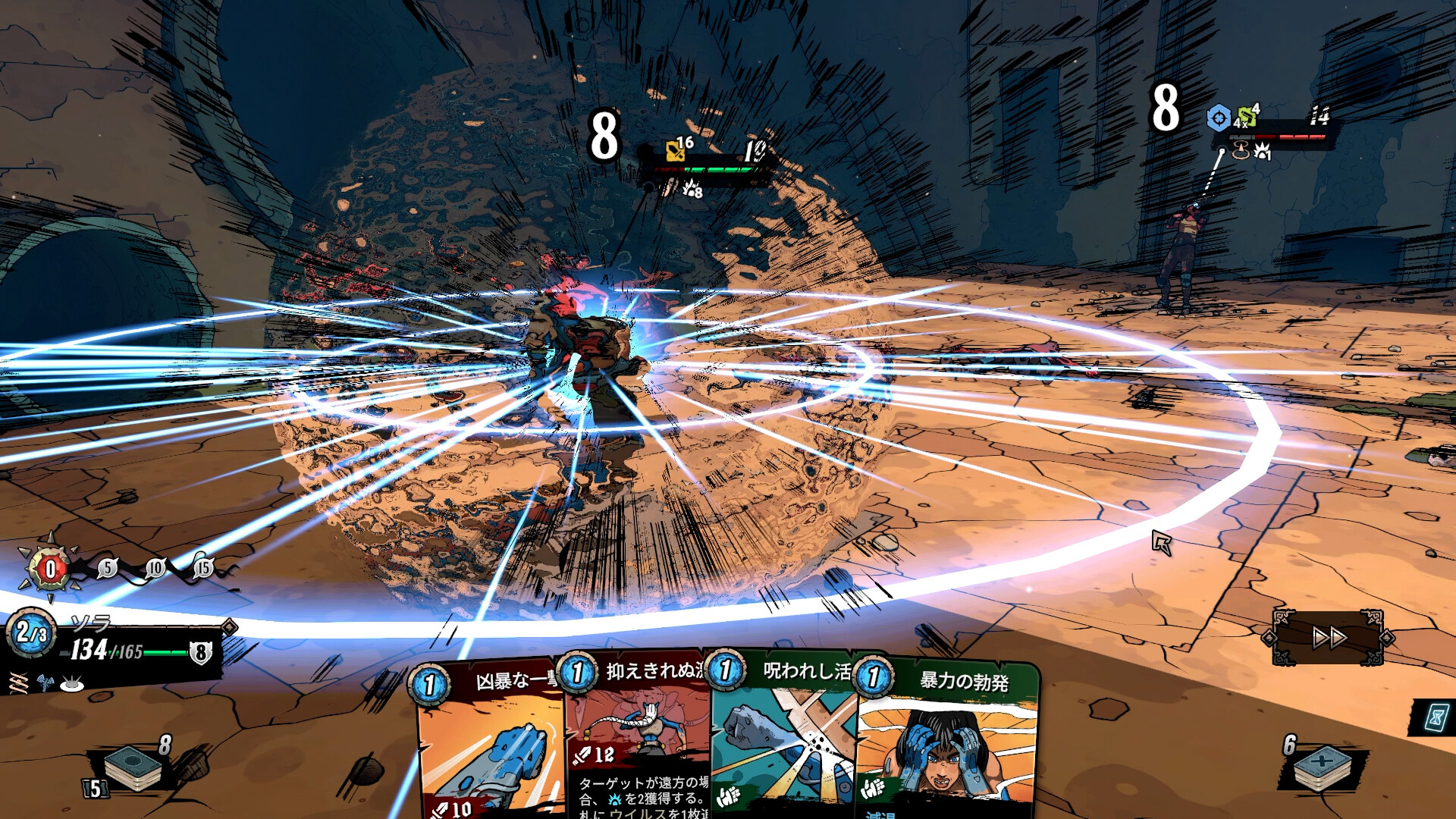The image size is (1456, 819).
Task: Click the double-arrow end turn button
Action: [x=1329, y=638]
